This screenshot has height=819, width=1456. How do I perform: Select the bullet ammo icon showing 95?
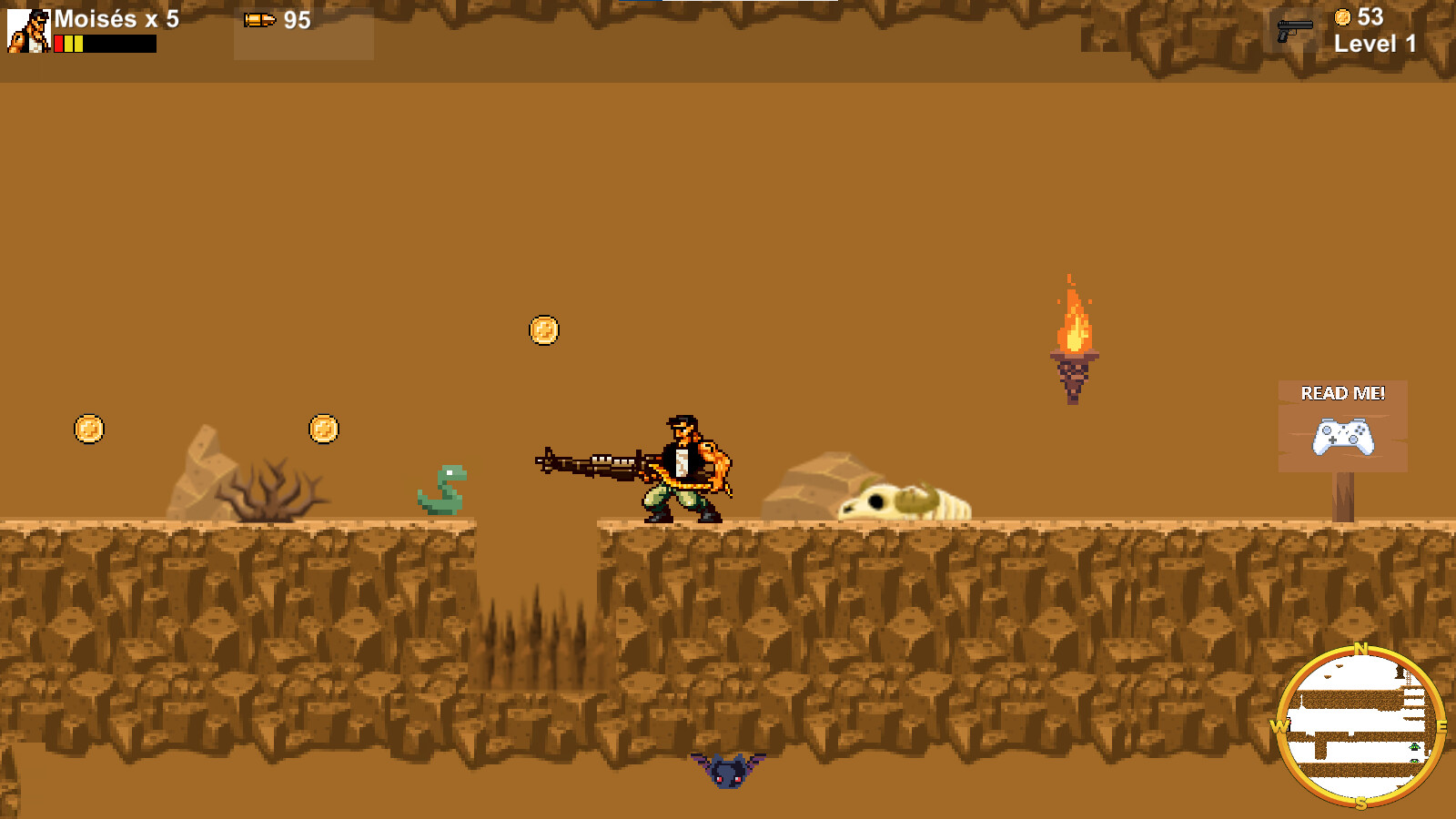pos(260,20)
